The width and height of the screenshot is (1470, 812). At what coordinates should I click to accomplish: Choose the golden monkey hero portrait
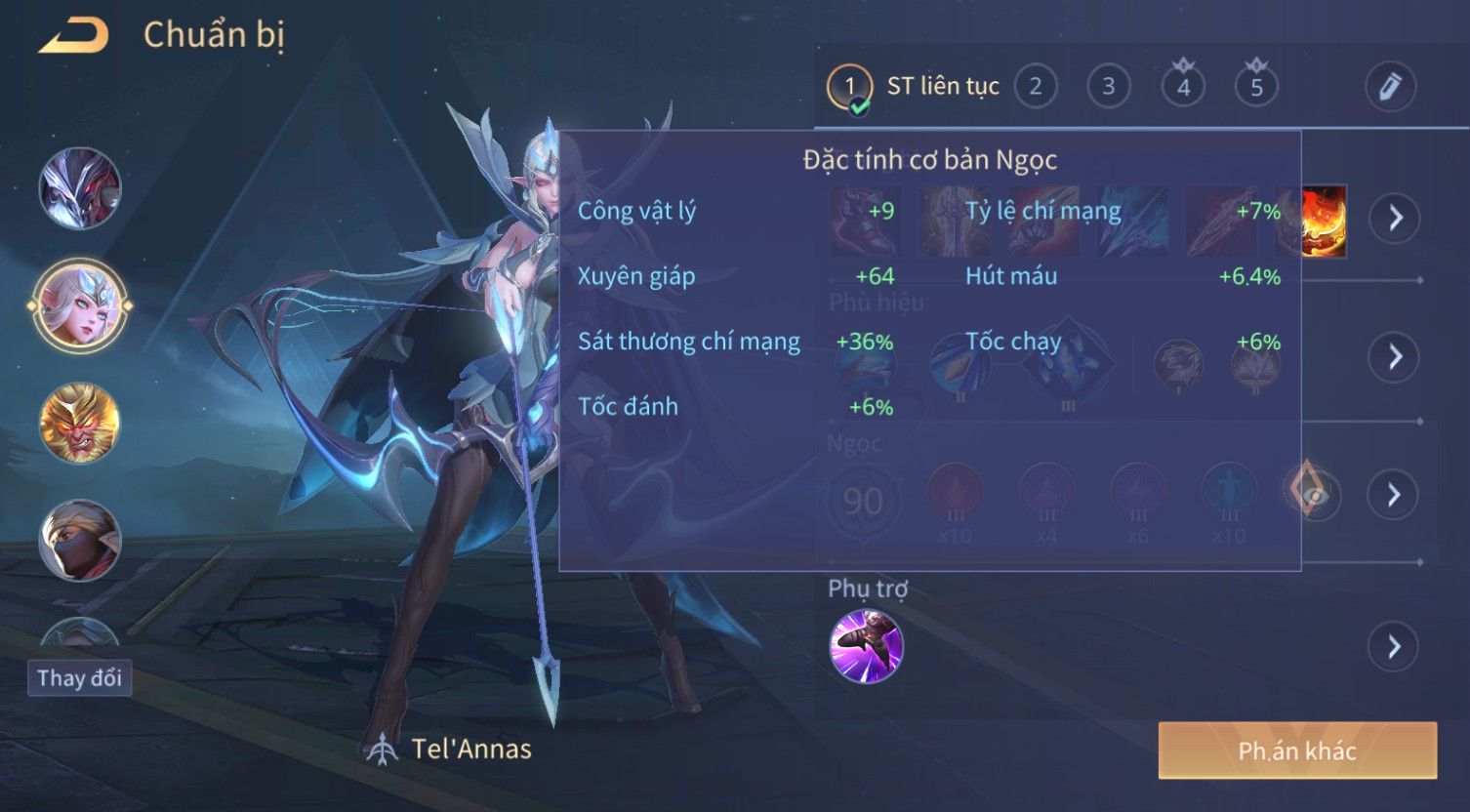(80, 423)
